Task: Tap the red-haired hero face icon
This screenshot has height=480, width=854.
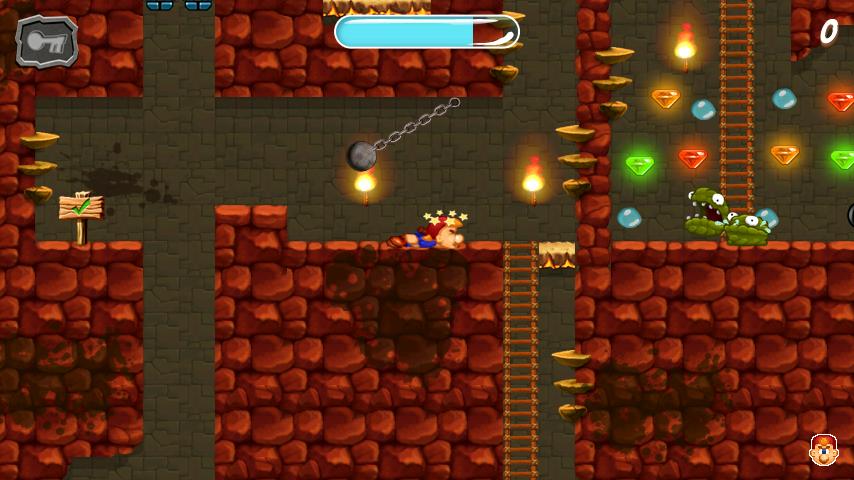Action: tap(823, 450)
